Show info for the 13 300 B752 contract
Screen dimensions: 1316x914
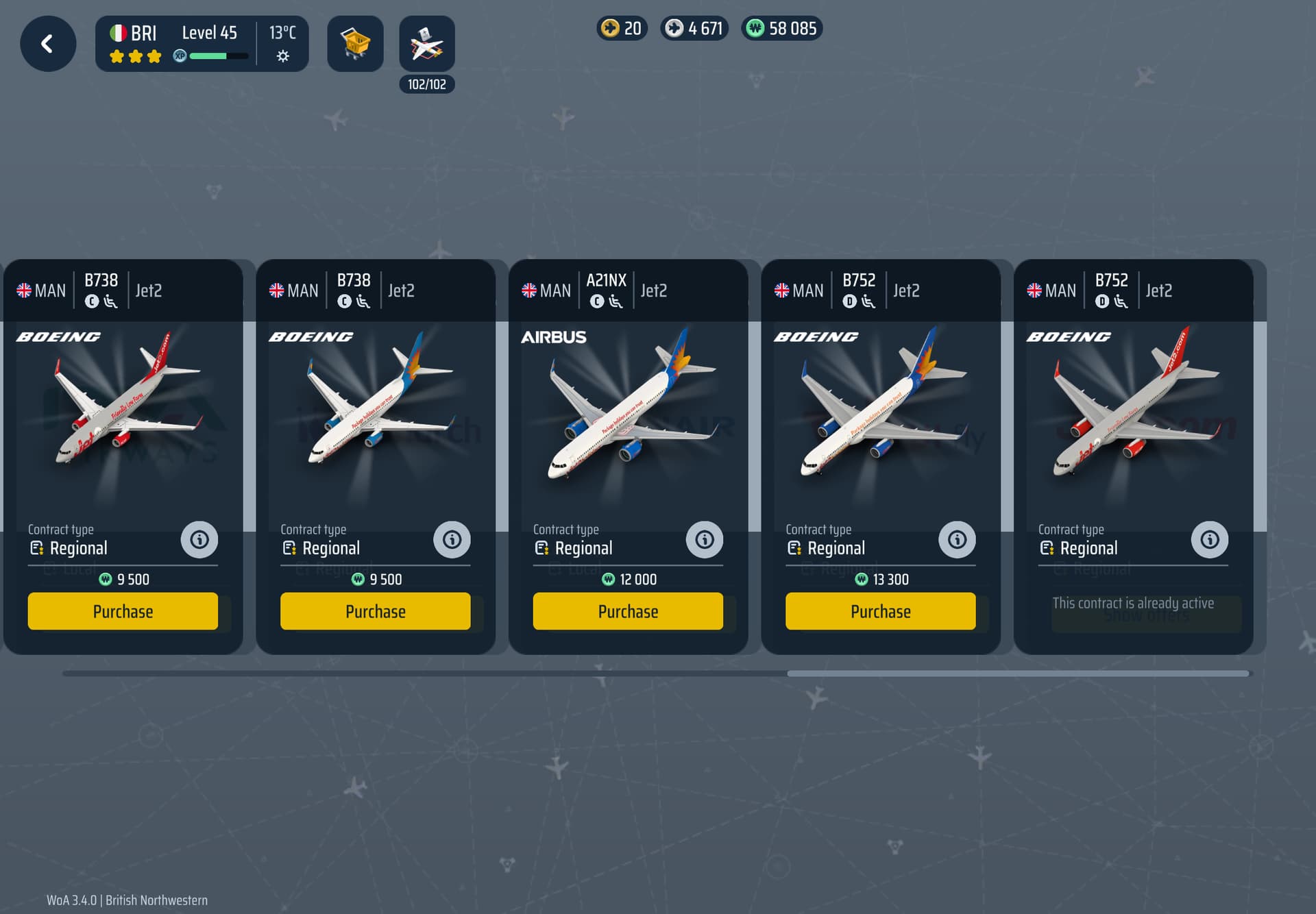957,540
